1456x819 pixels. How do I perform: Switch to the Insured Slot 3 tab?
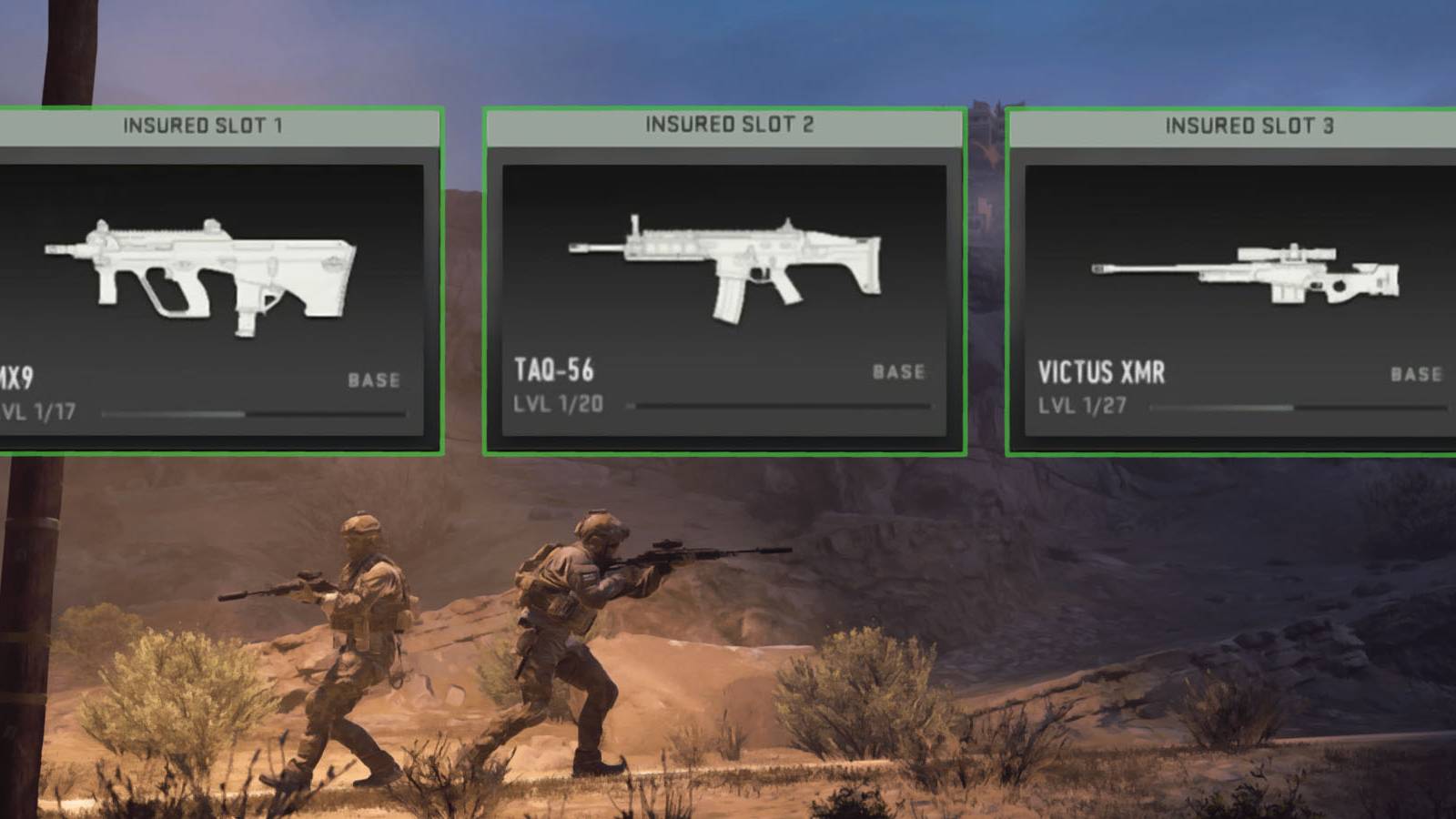click(1247, 127)
